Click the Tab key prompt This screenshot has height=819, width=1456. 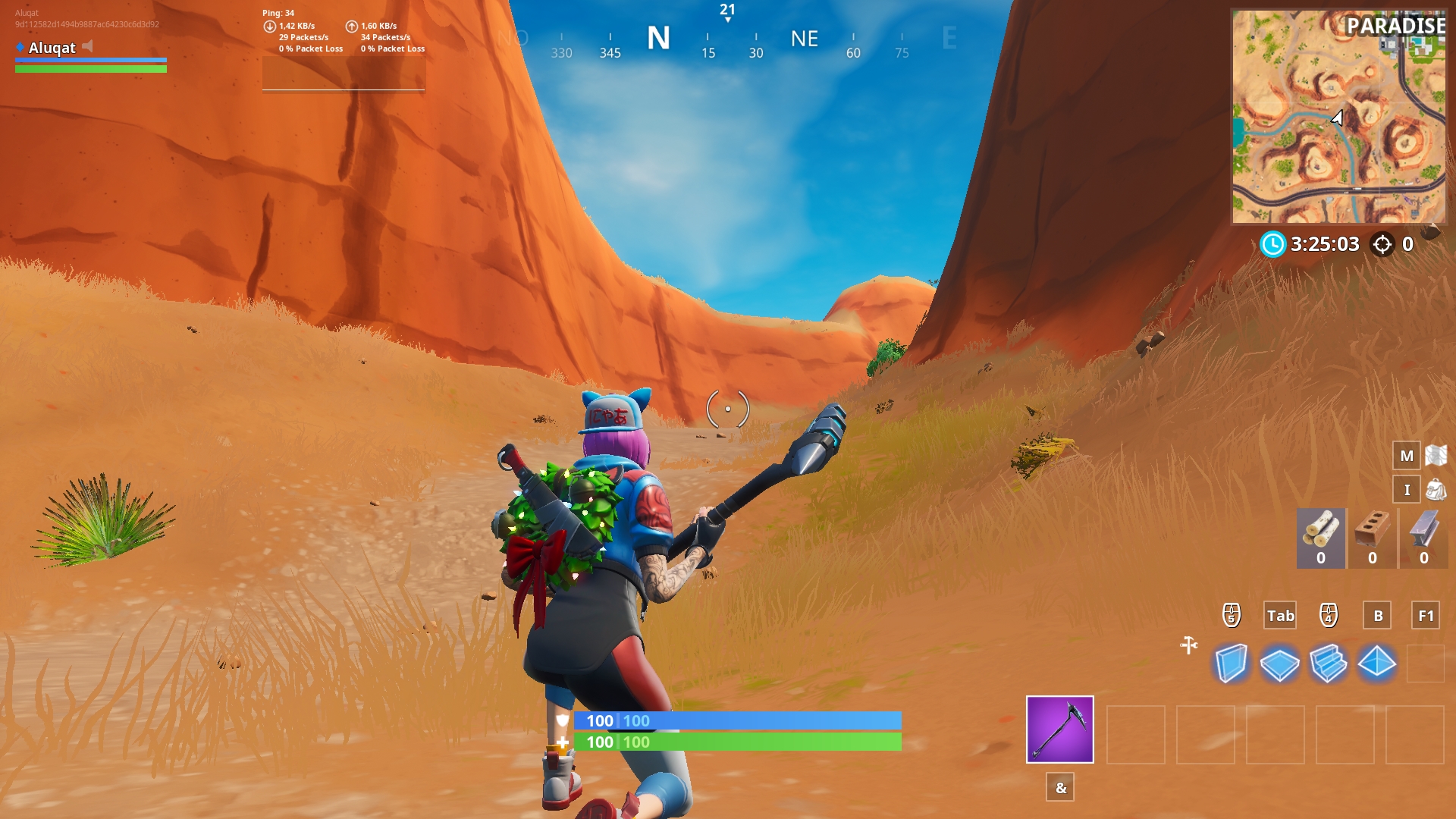coord(1280,616)
